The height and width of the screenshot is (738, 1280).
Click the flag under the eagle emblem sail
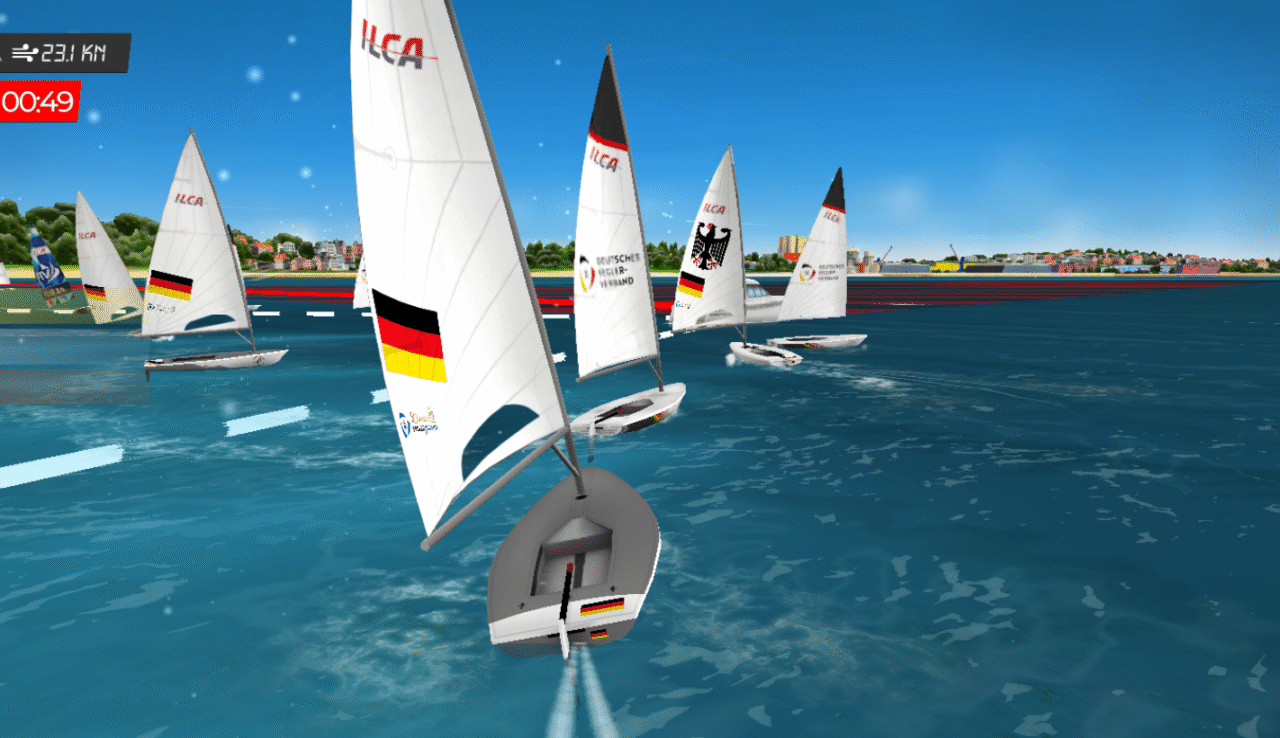(x=693, y=285)
